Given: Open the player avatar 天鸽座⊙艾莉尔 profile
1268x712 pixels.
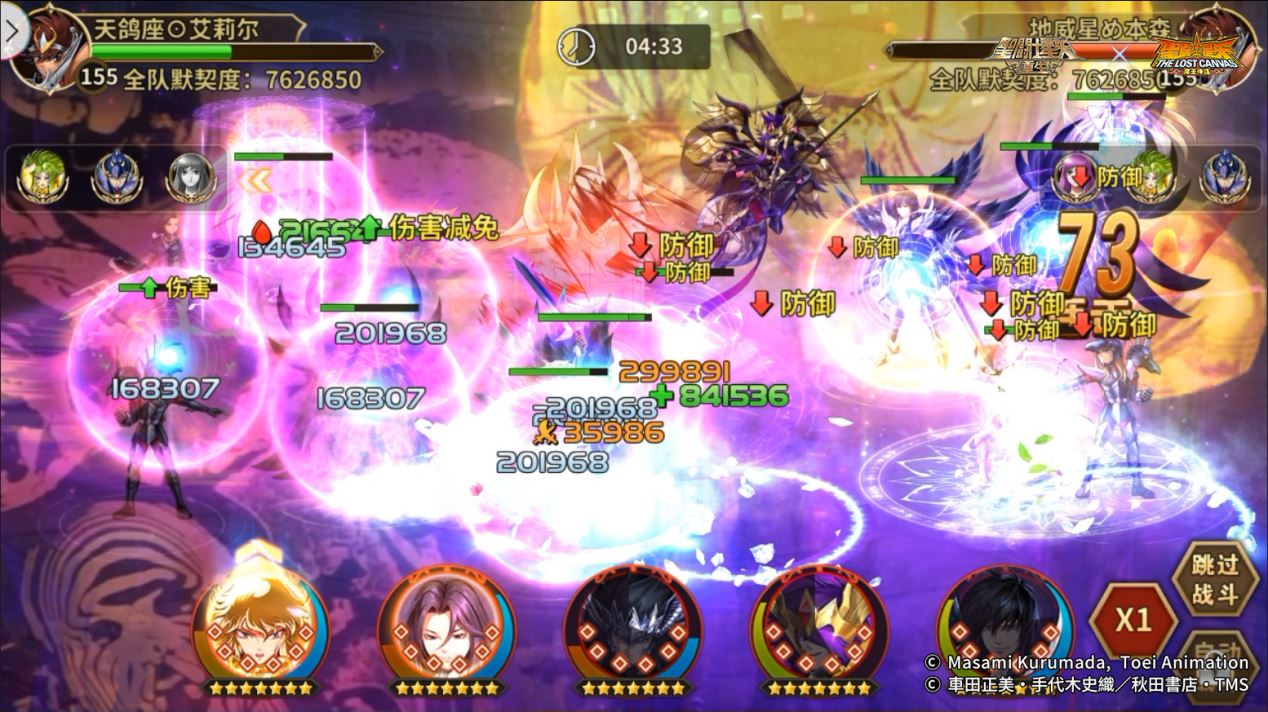Looking at the screenshot, I should (x=48, y=45).
